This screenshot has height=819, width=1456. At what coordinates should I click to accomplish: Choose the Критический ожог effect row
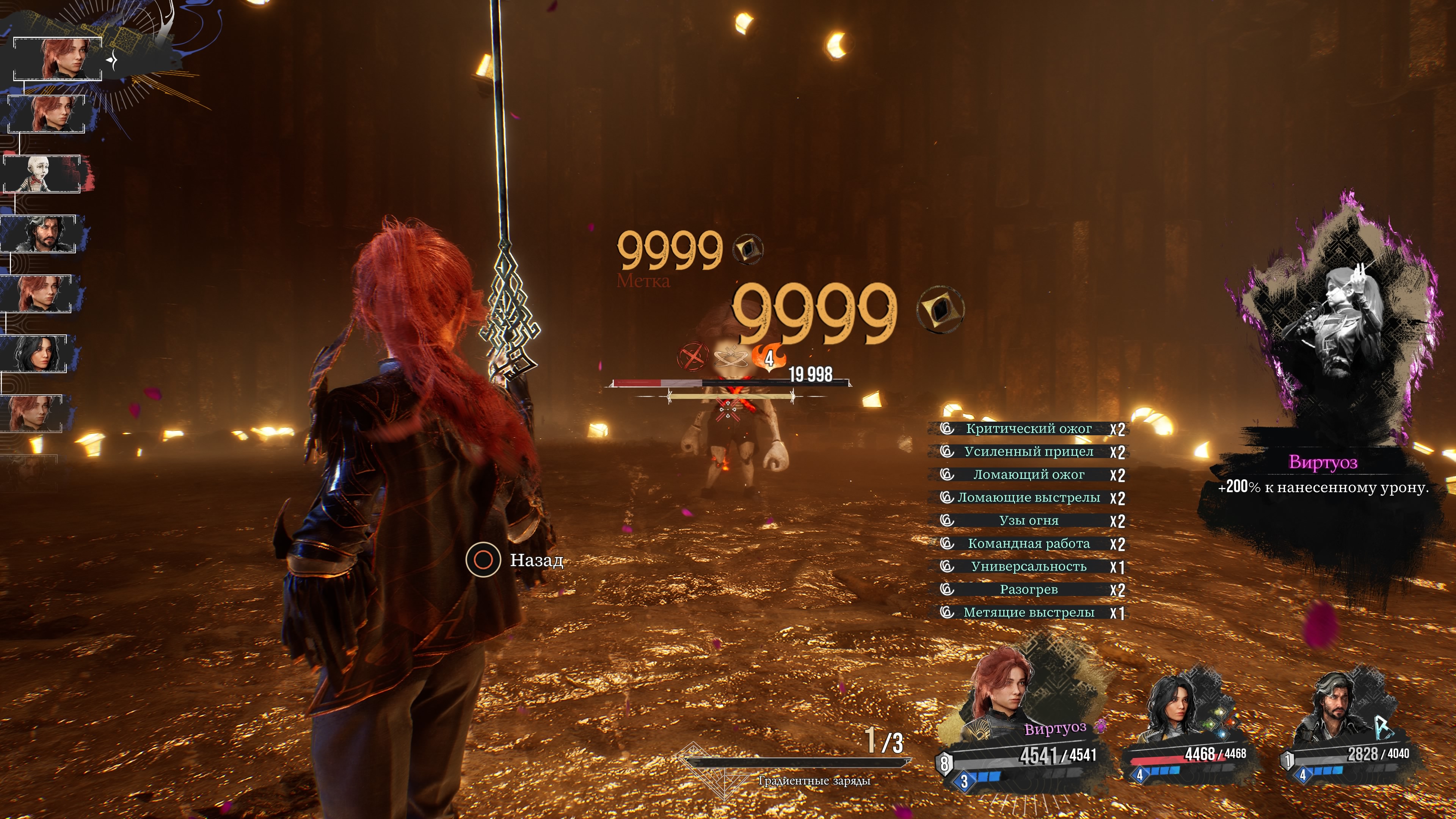(1028, 428)
